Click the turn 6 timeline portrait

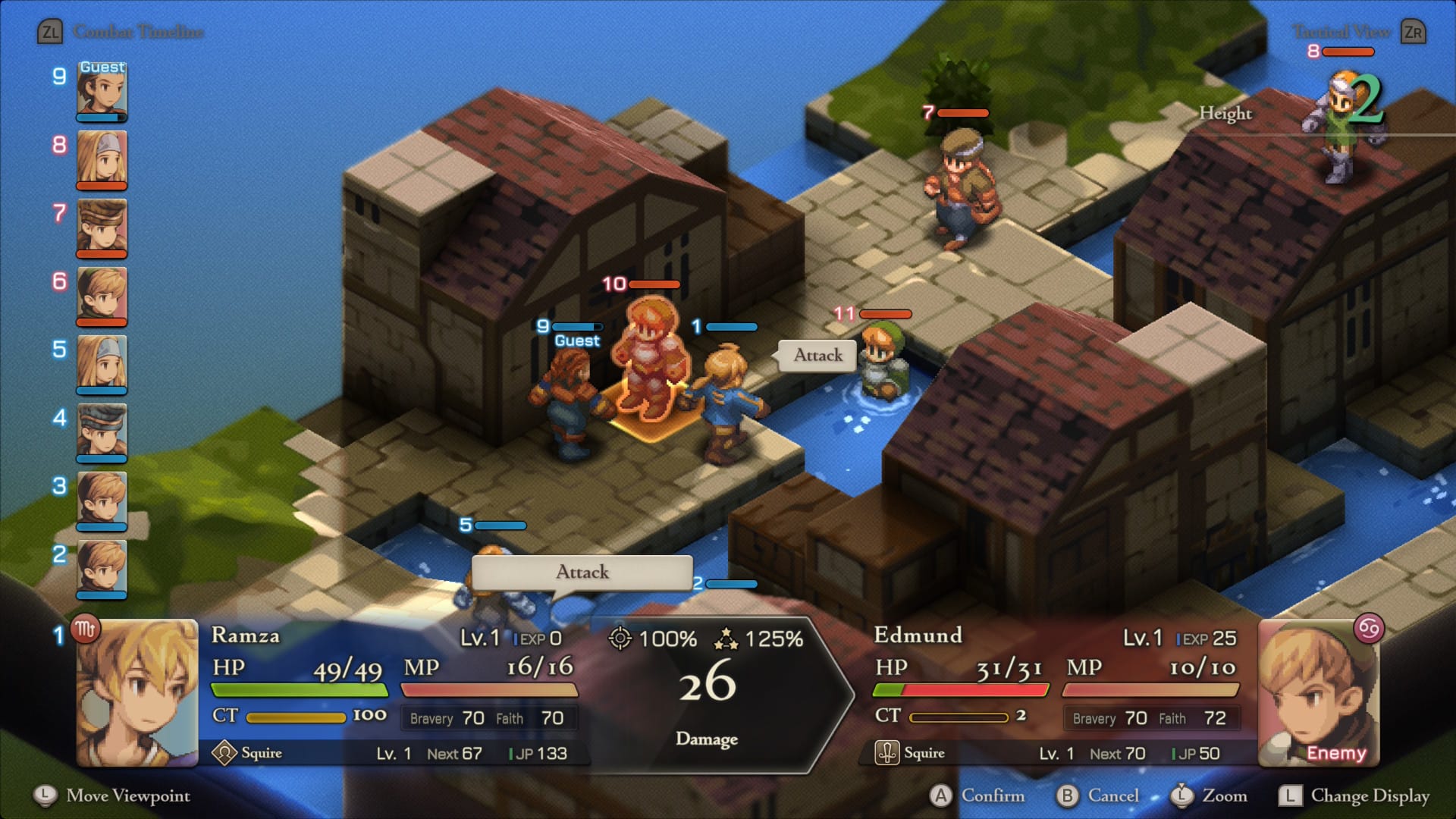[102, 296]
